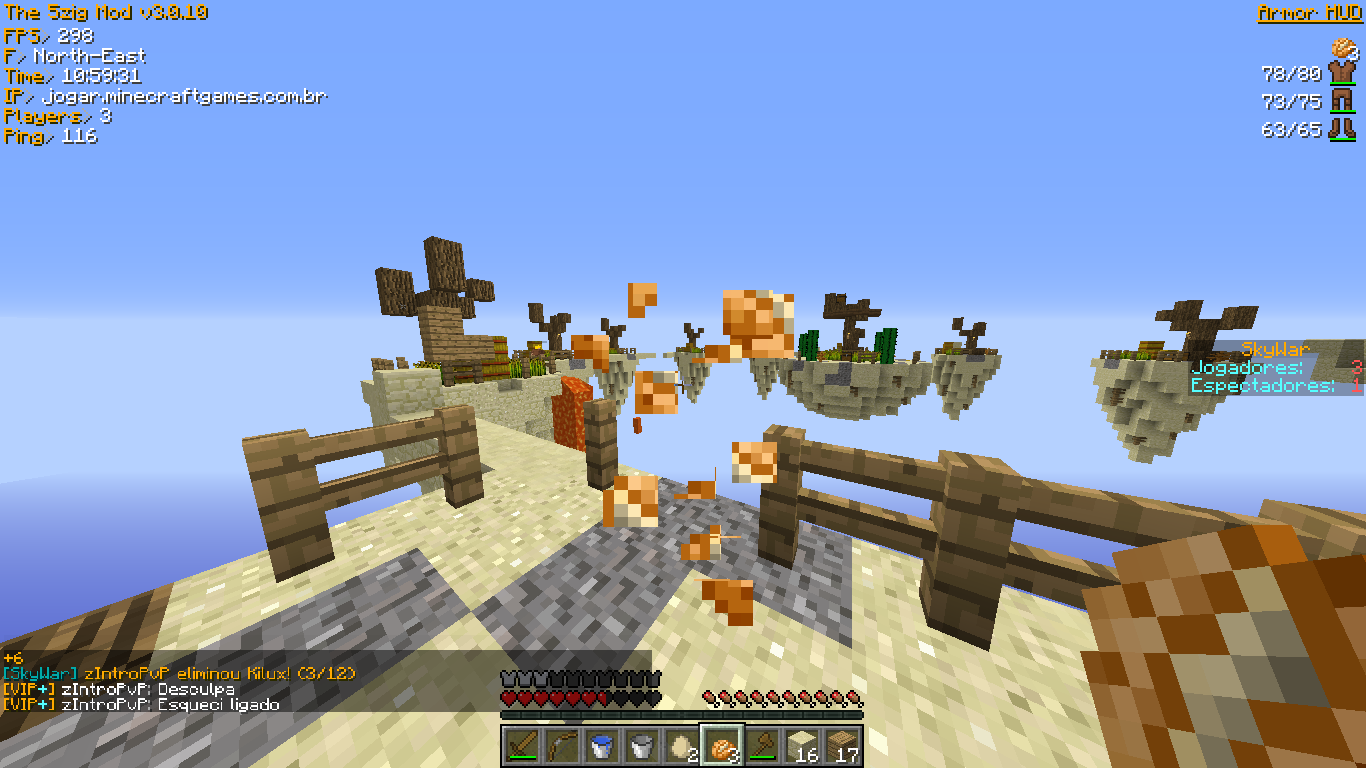Screen dimensions: 1366x768
Task: Select the pumpkin pie hotbar slot
Action: (x=722, y=746)
